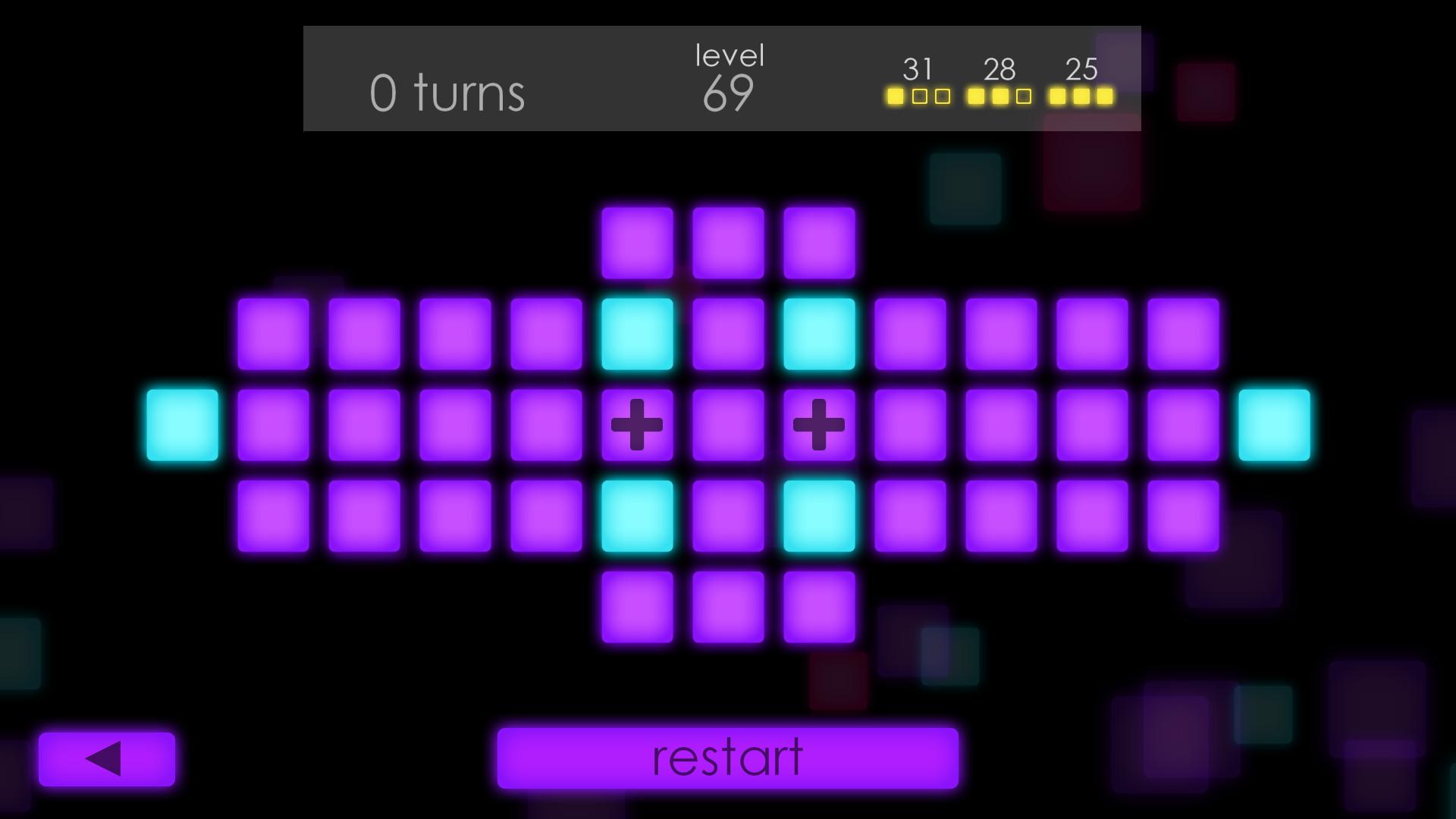Select the rightmost cyan tile
Viewport: 1456px width, 819px height.
coord(1272,425)
